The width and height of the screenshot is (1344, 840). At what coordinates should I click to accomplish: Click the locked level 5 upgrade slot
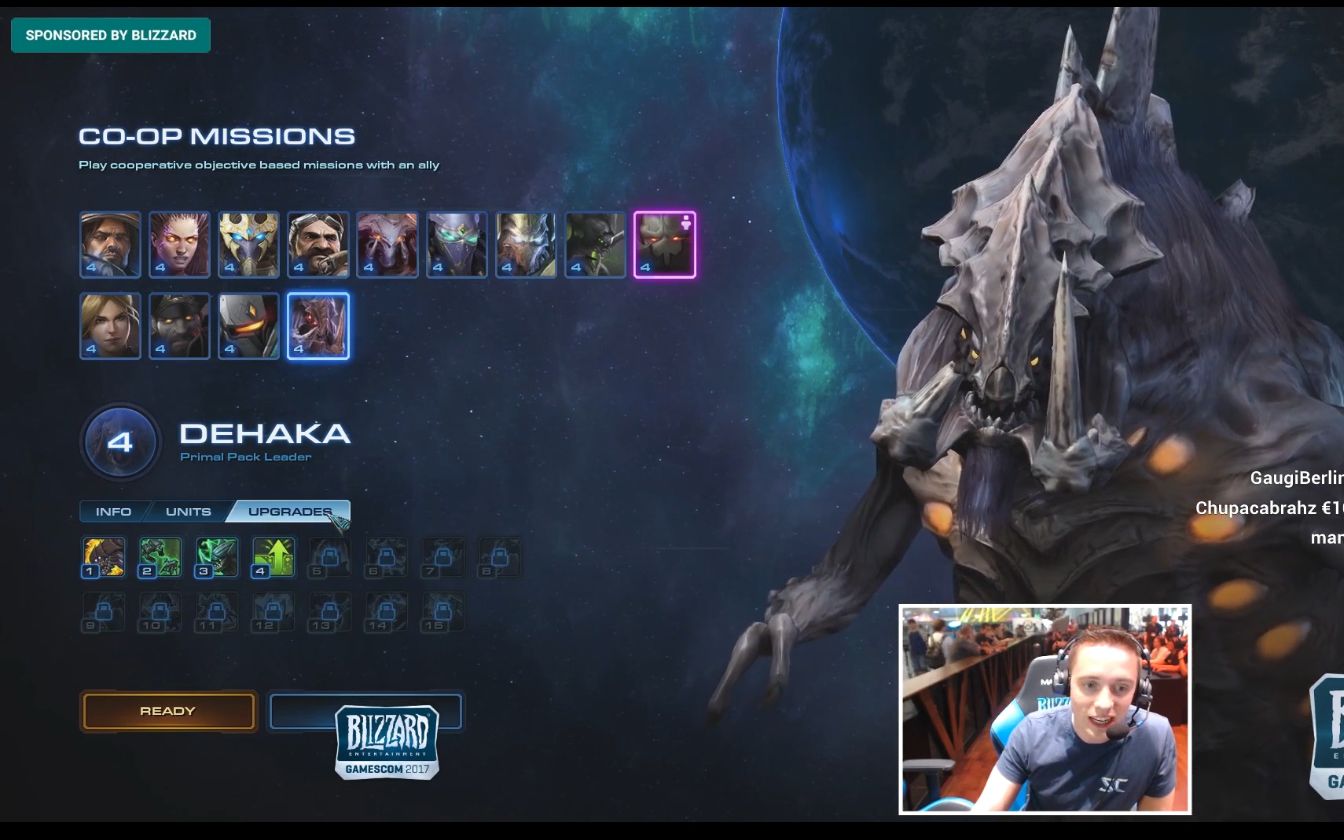pyautogui.click(x=329, y=557)
